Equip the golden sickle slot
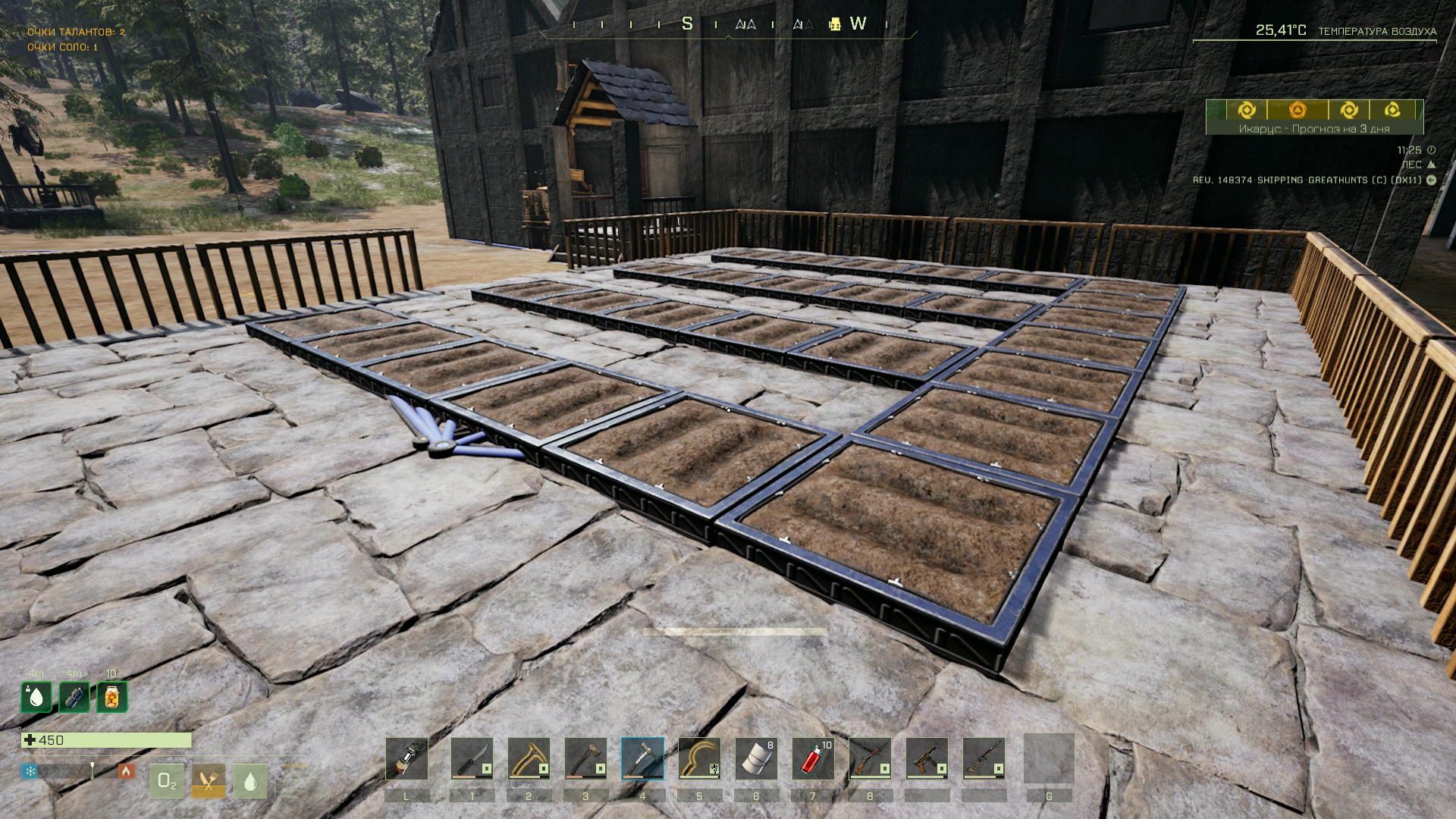 [x=699, y=758]
